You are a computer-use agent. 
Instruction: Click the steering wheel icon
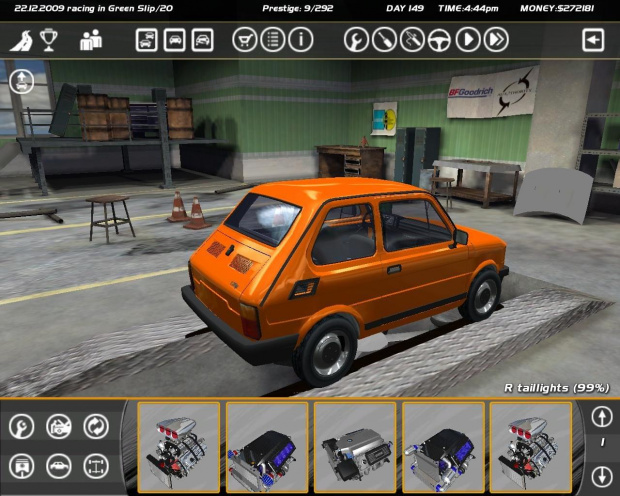coord(439,40)
